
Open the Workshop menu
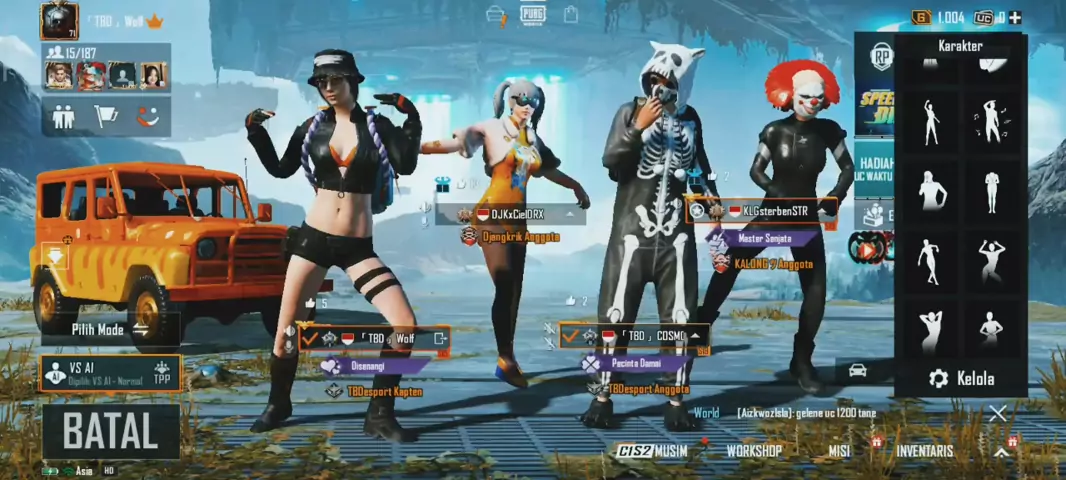point(754,451)
